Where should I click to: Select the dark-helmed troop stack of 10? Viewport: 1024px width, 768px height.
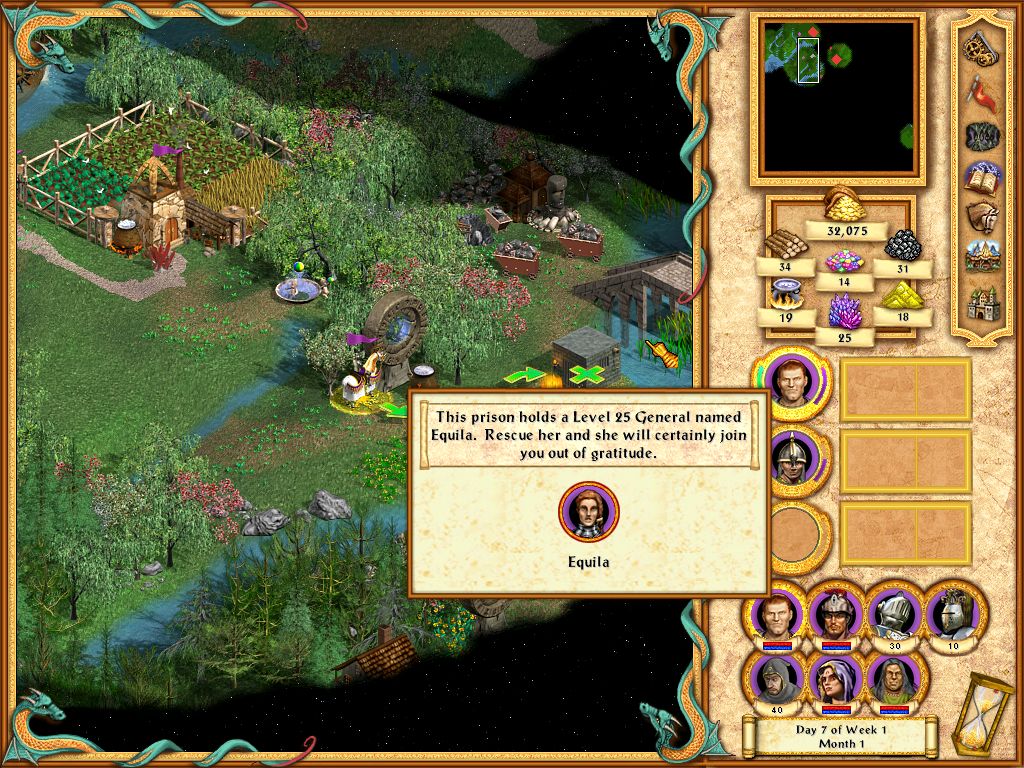coord(951,612)
